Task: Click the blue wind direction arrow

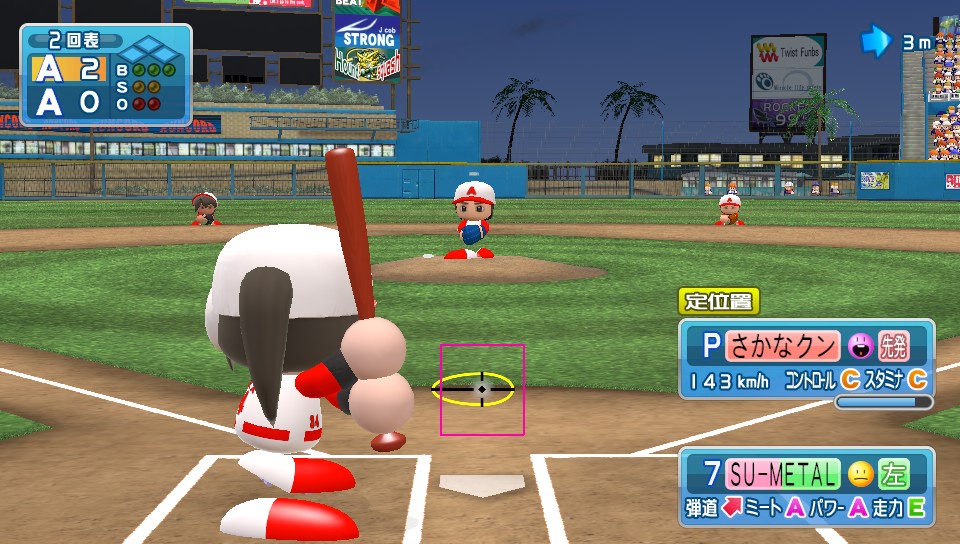Action: click(876, 41)
